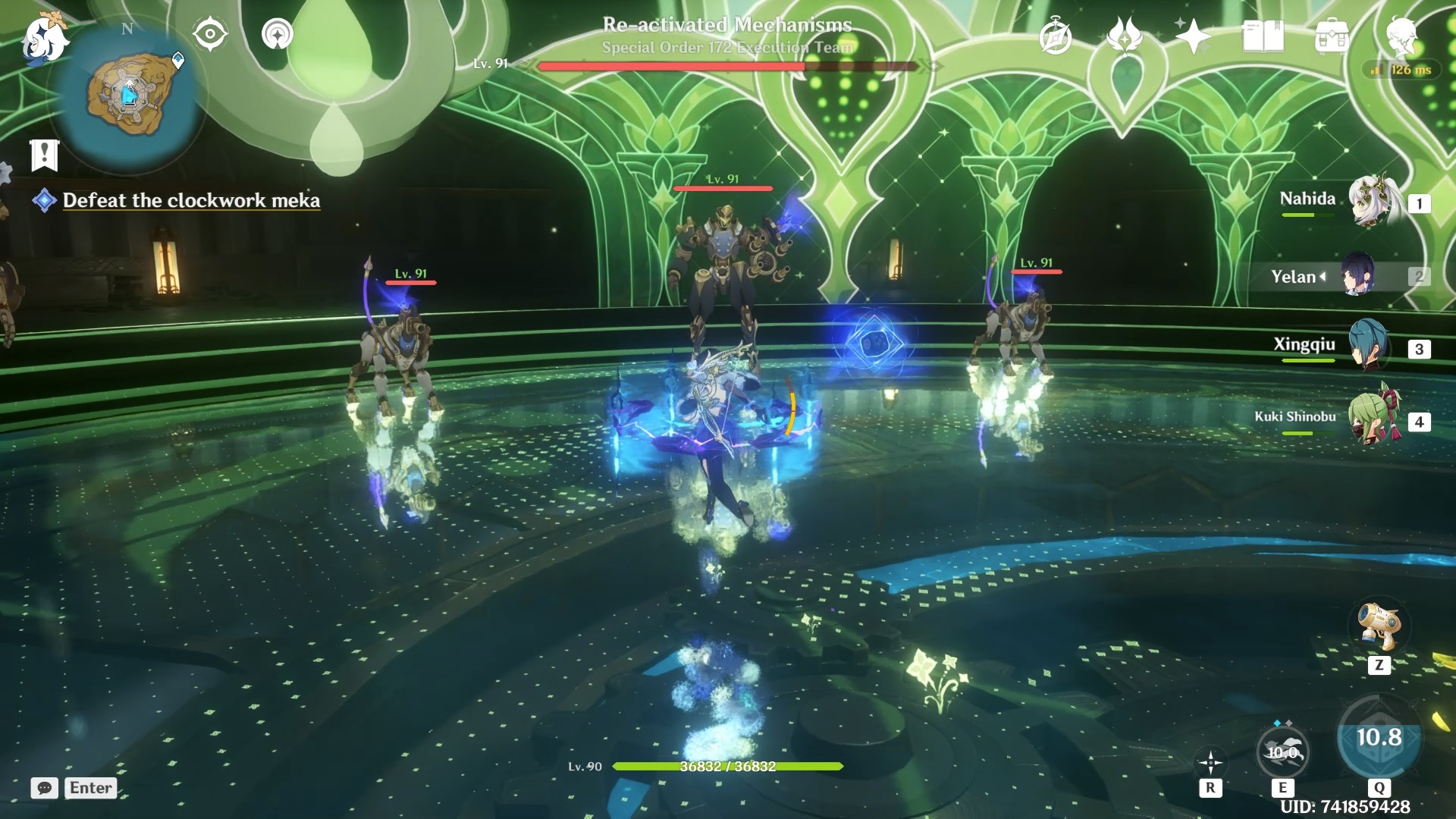Switch to Xingqiu in the party list
This screenshot has height=819, width=1456.
[x=1369, y=347]
